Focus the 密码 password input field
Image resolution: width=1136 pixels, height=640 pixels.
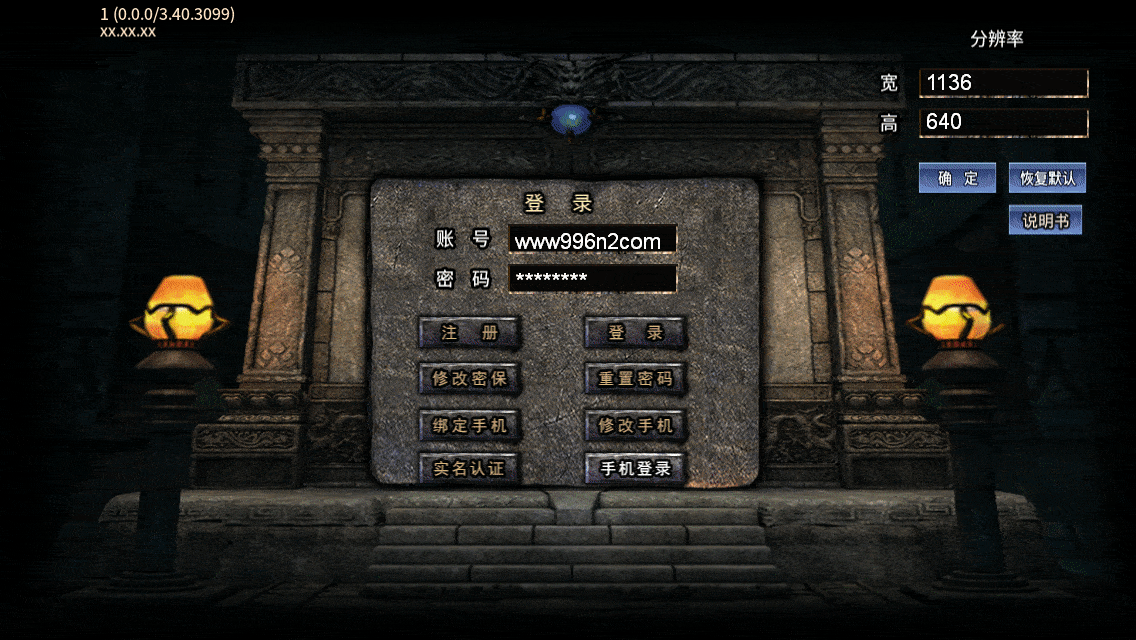click(592, 278)
